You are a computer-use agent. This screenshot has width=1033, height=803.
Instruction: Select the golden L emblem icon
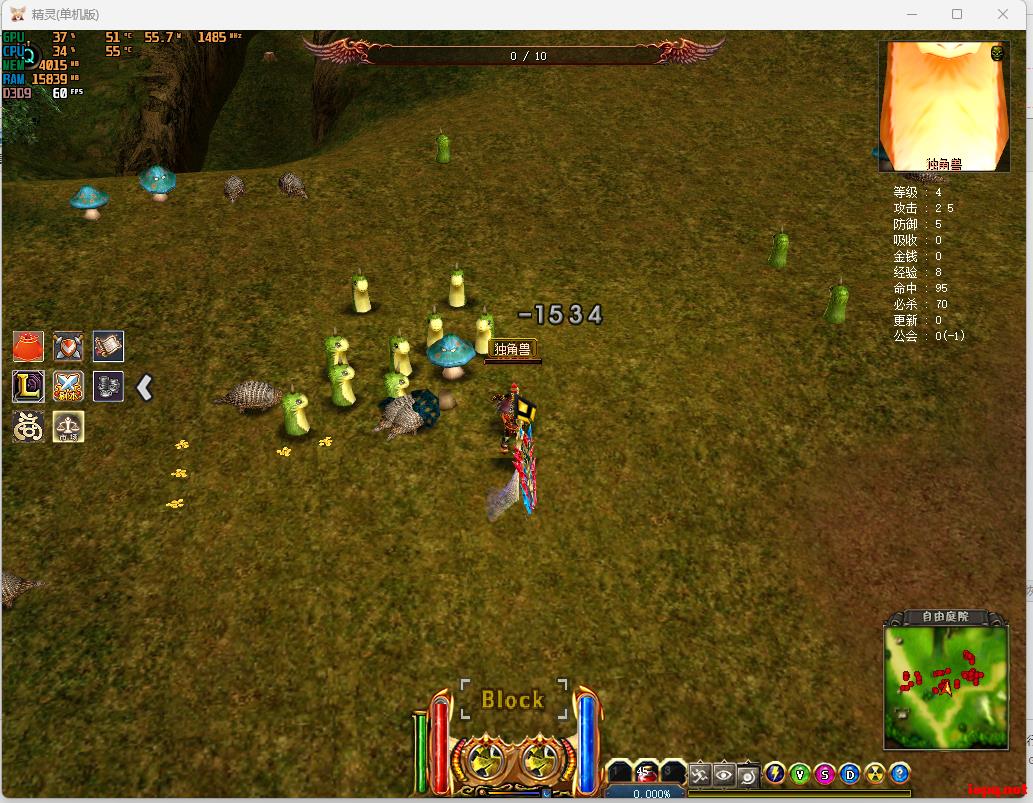pyautogui.click(x=28, y=386)
